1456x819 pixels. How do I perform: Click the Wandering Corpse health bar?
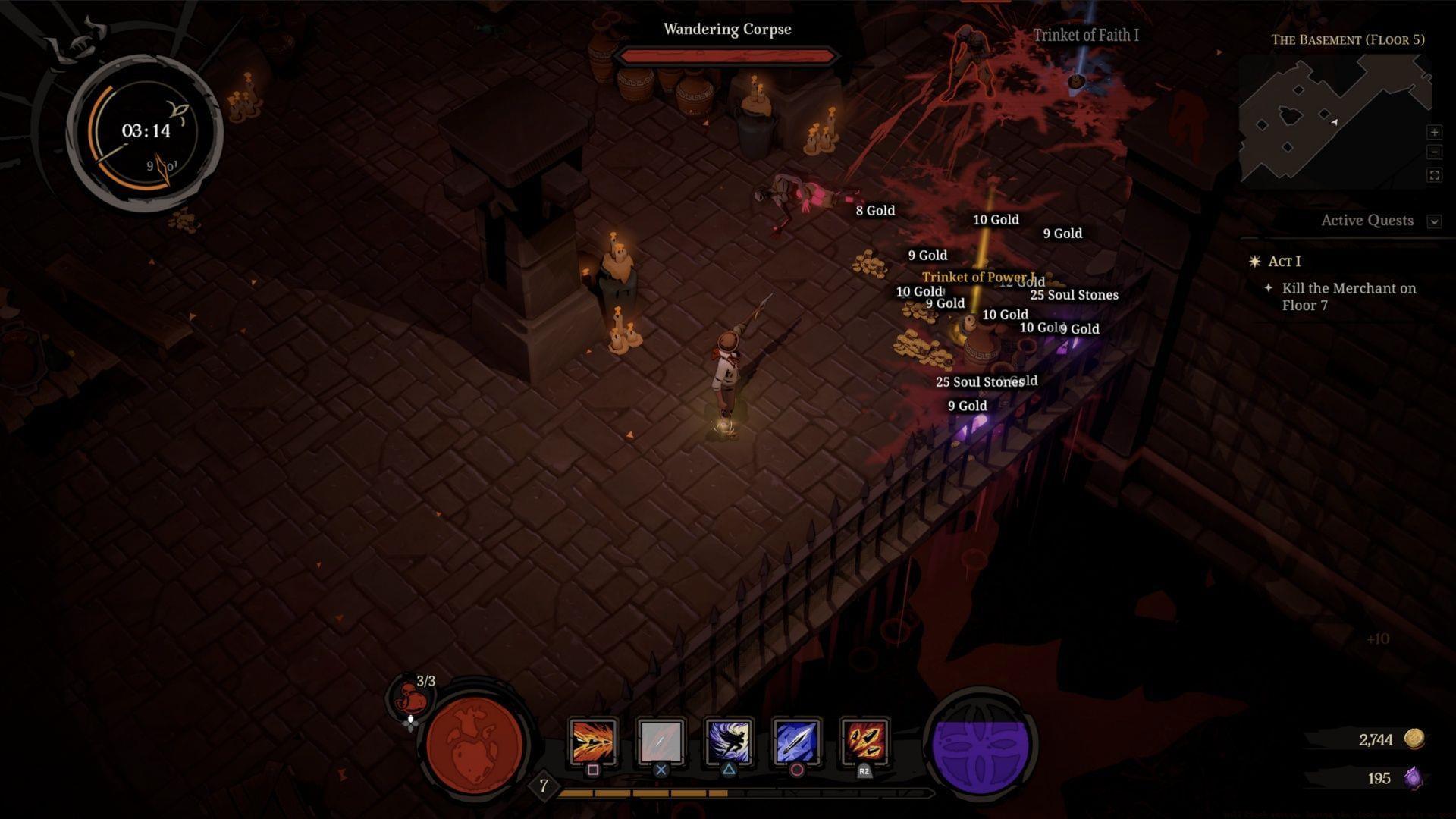(x=727, y=55)
